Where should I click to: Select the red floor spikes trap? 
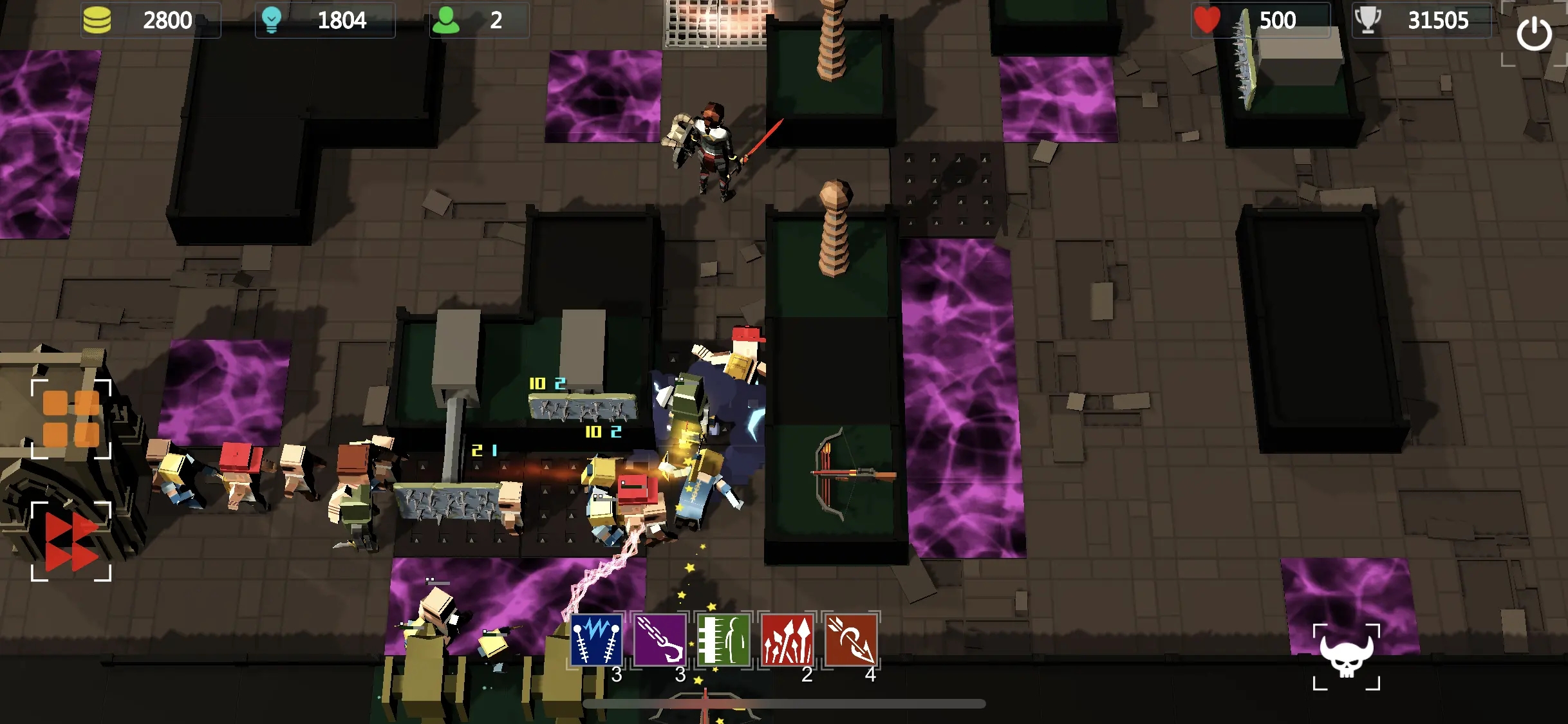[x=787, y=640]
